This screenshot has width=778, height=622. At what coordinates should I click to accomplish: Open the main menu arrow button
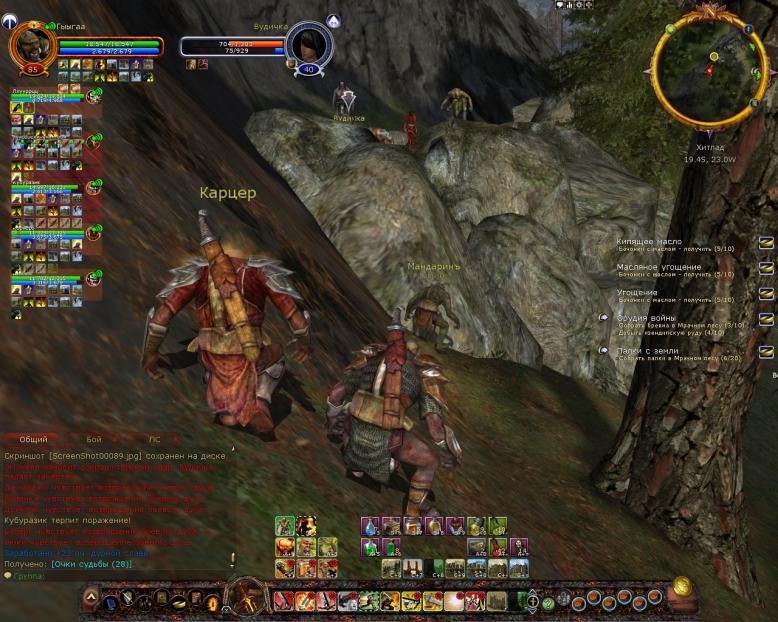pos(92,599)
